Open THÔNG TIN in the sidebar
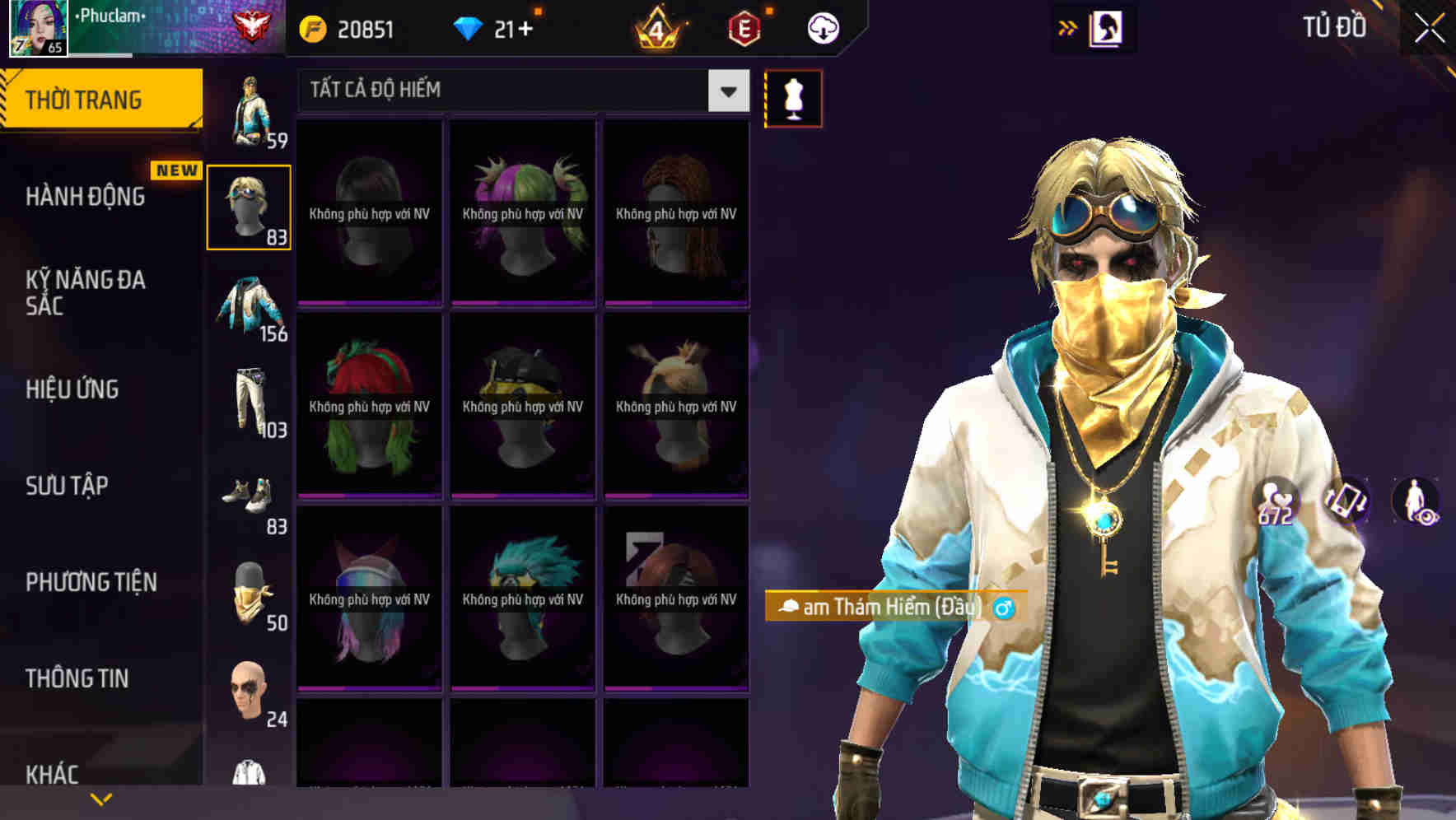The width and height of the screenshot is (1456, 820). coord(78,678)
